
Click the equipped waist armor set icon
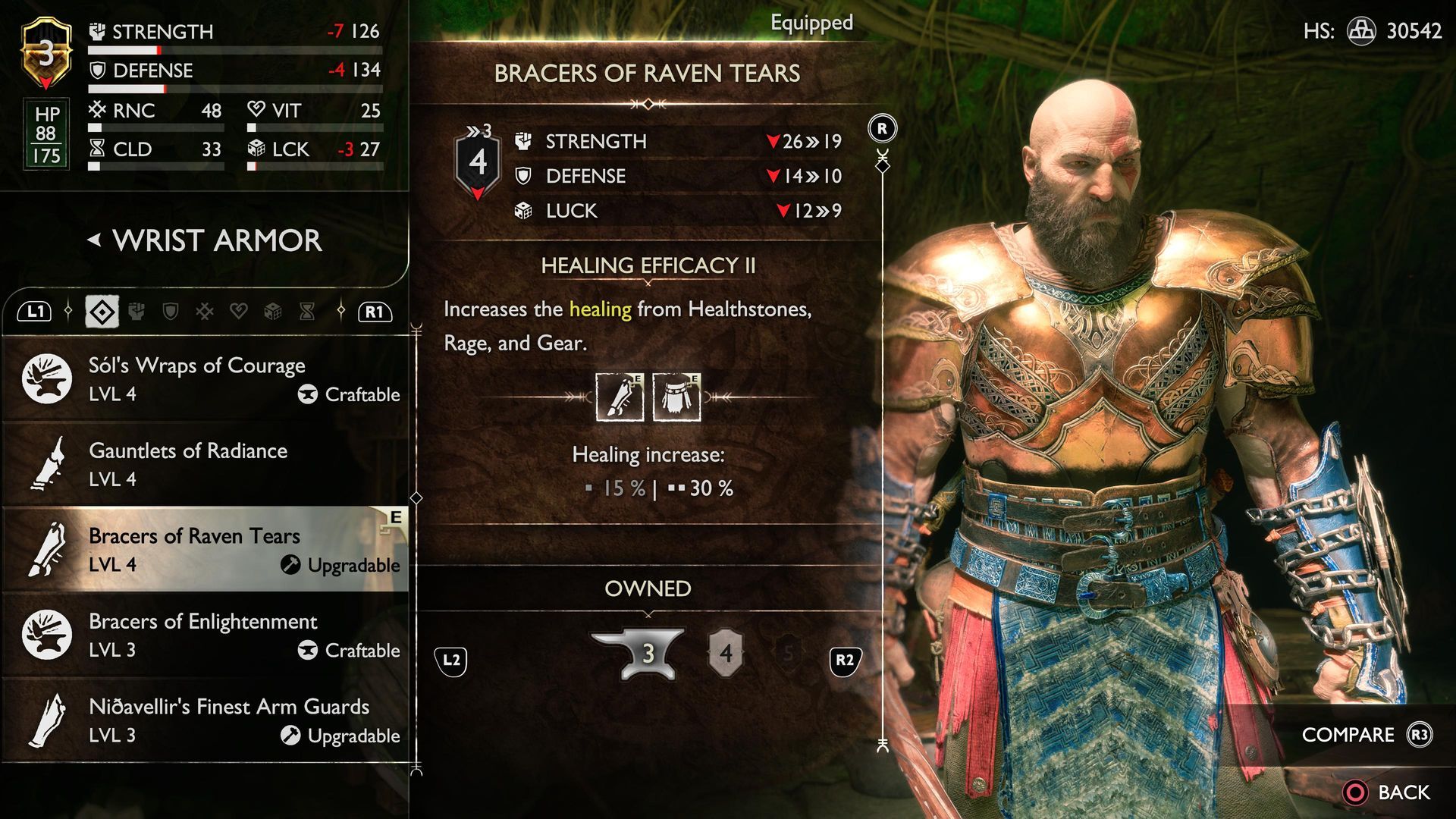point(677,397)
